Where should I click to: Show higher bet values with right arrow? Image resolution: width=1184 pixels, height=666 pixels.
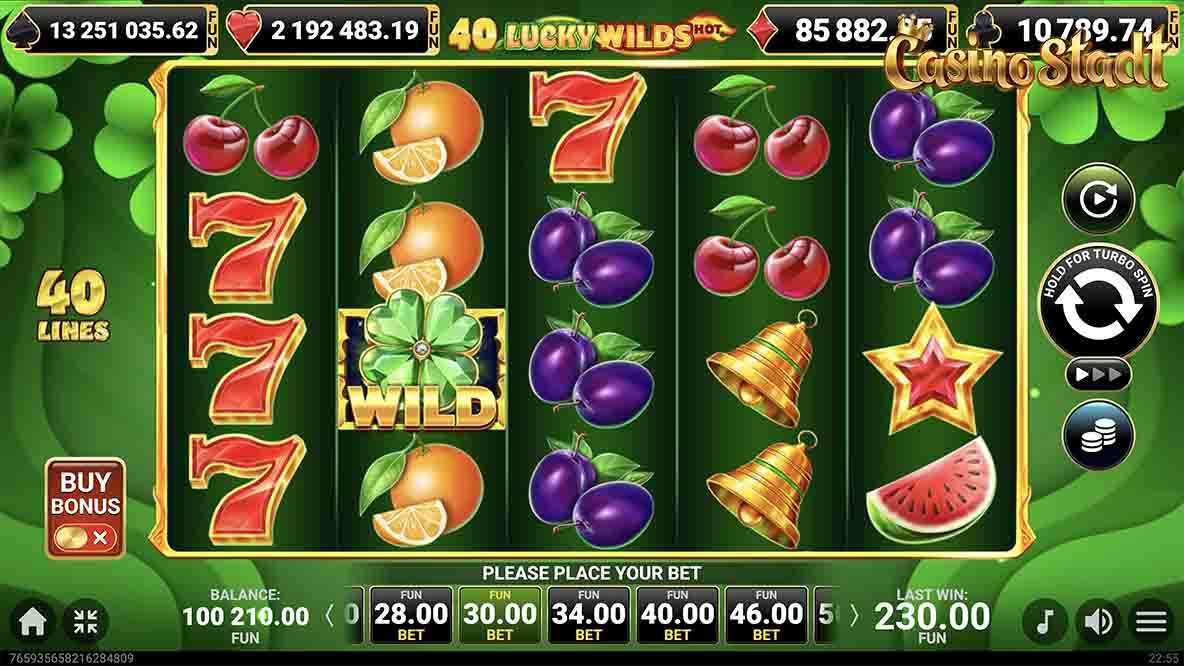(x=853, y=615)
